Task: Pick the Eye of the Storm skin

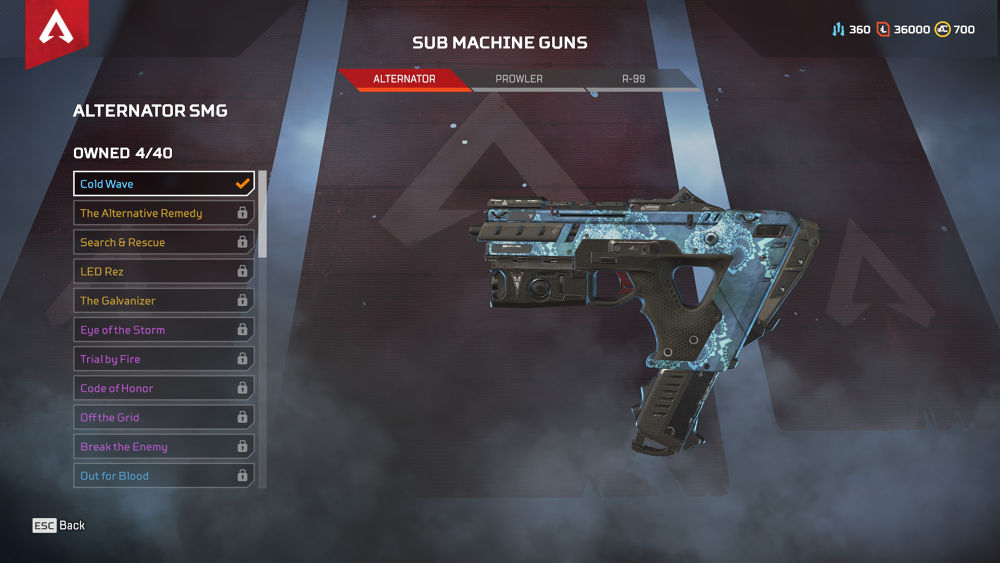Action: pyautogui.click(x=164, y=330)
